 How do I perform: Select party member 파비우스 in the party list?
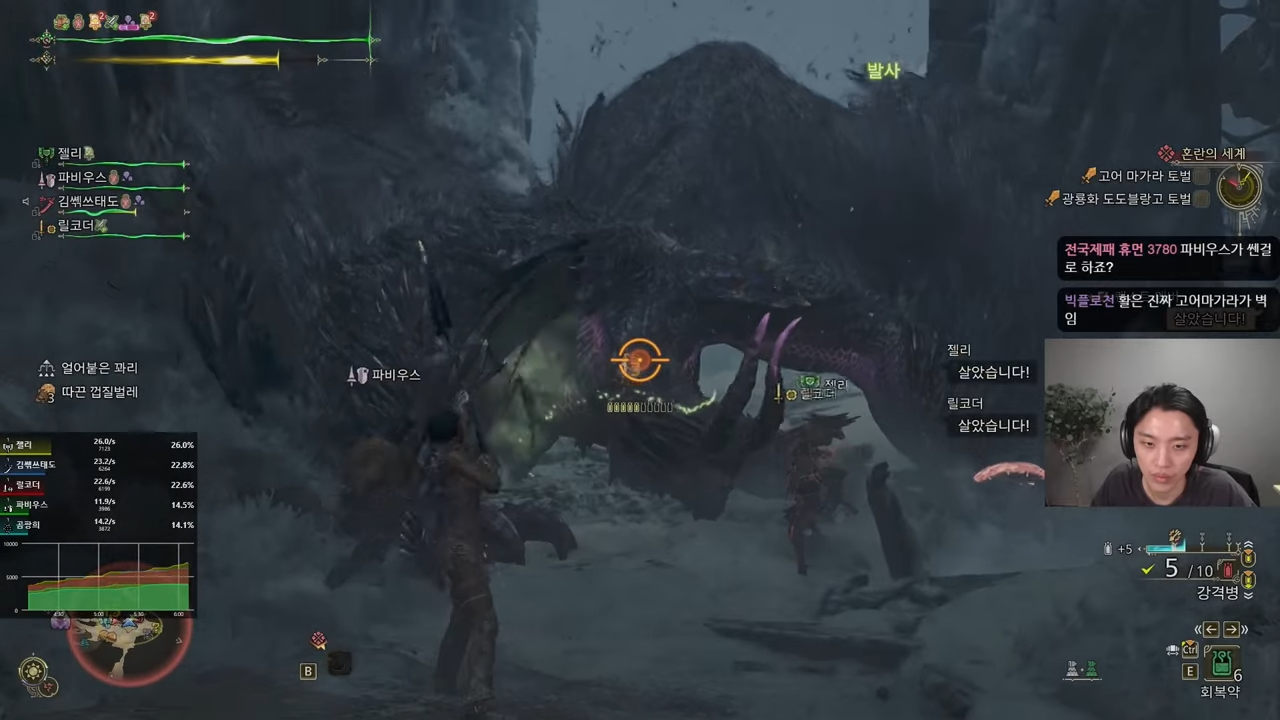tap(82, 177)
